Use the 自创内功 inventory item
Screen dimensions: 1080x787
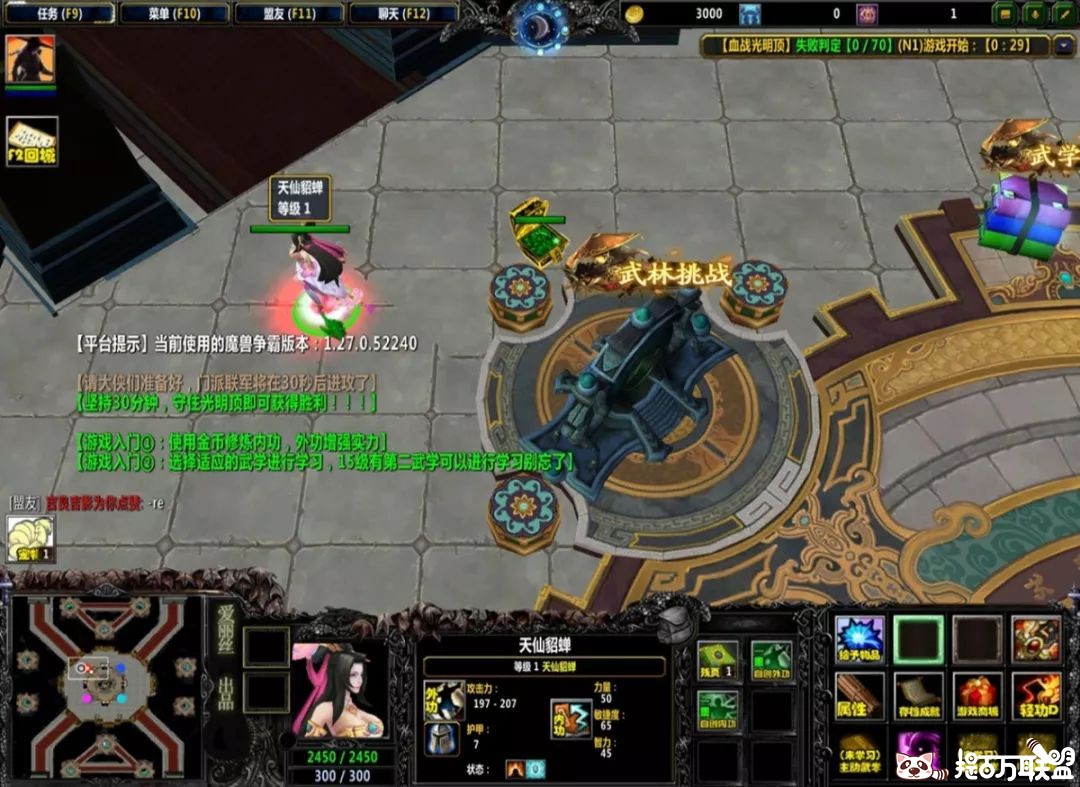pos(717,711)
